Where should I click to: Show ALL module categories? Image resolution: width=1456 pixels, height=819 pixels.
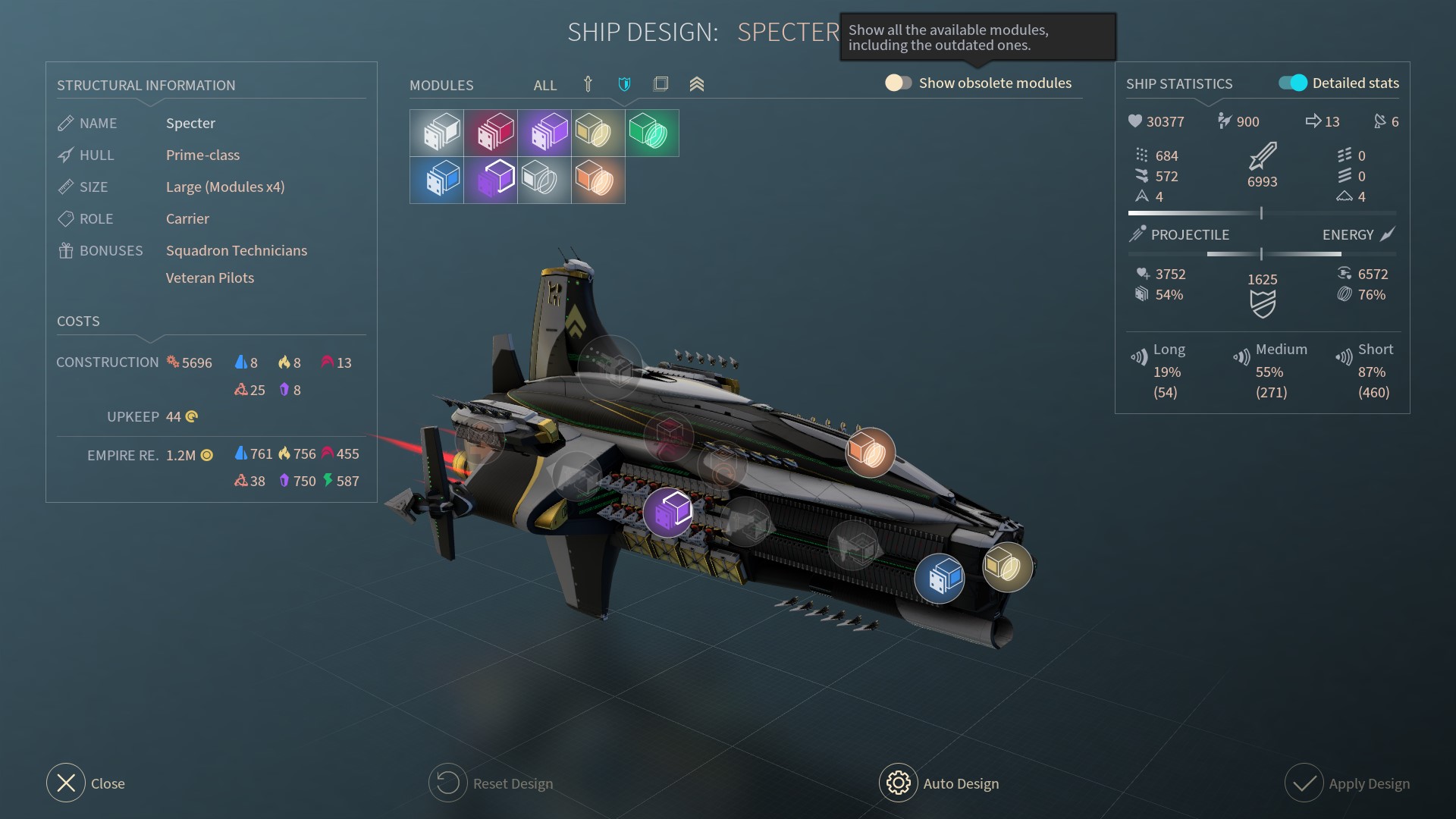[544, 85]
